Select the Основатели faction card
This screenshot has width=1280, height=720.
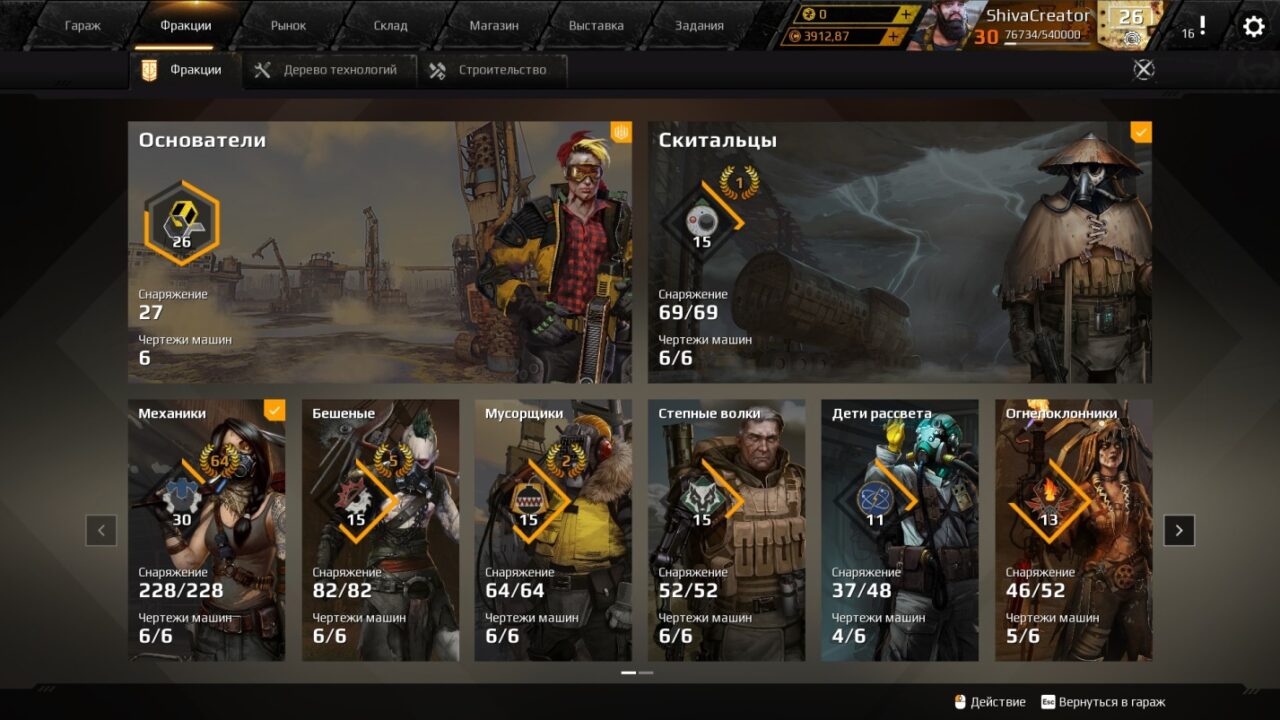pos(380,252)
